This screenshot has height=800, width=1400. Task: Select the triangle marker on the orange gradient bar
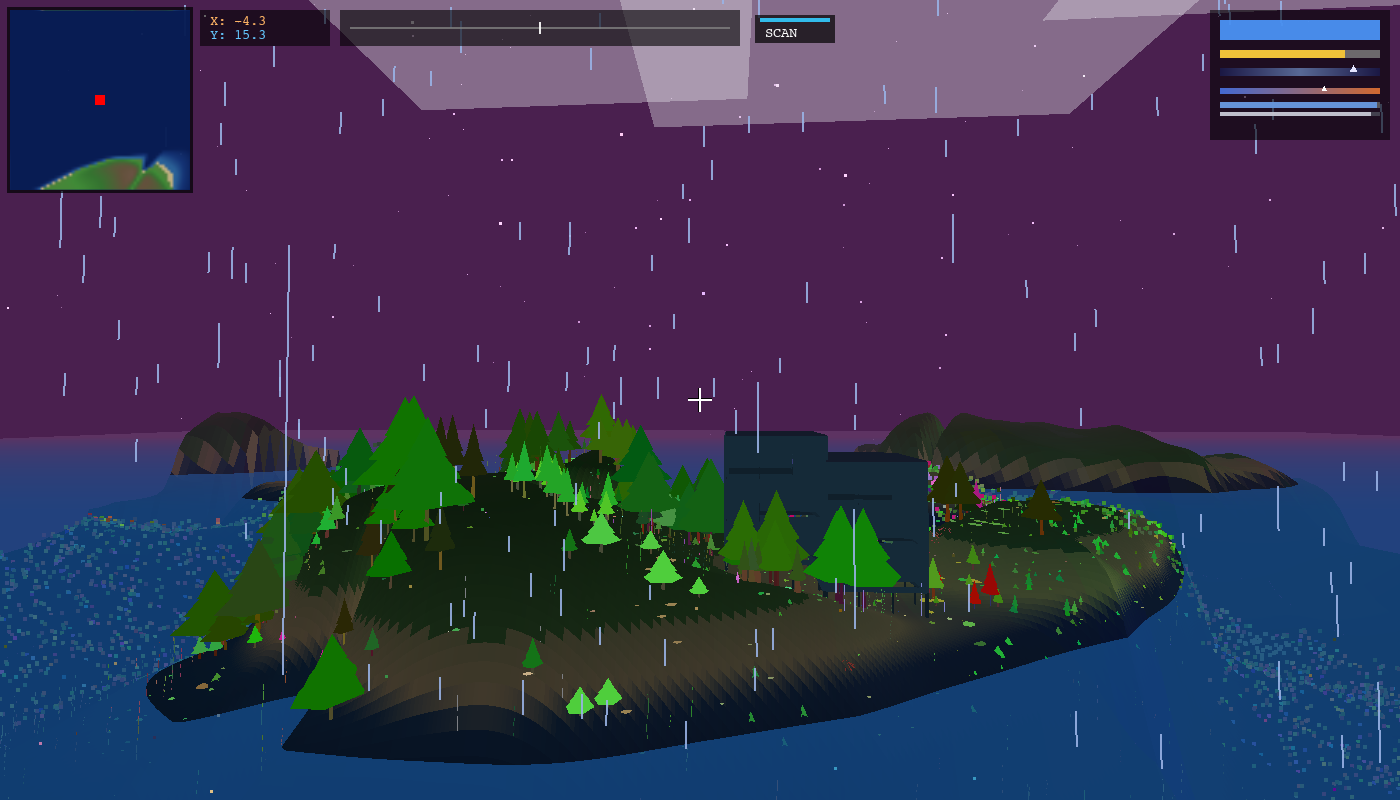coord(1324,88)
